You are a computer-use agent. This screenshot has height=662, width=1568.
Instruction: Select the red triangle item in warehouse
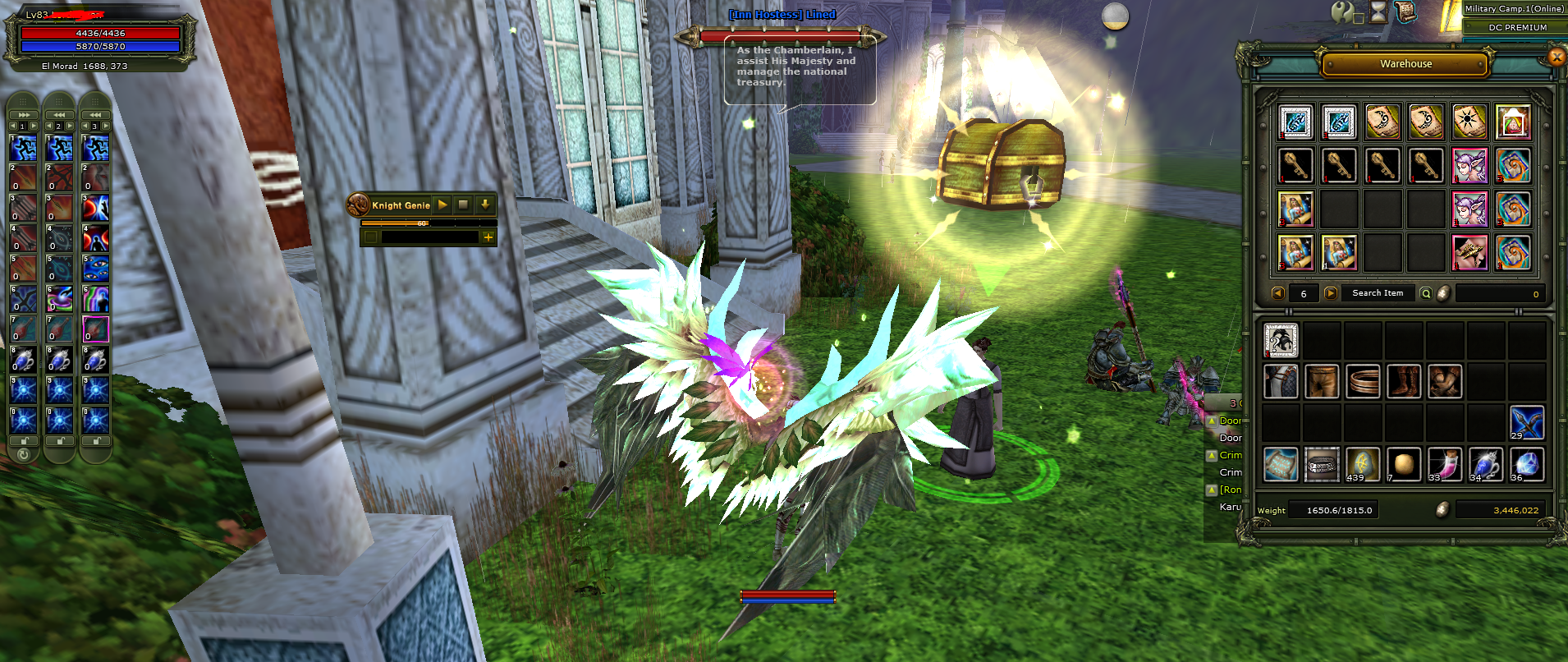[x=1513, y=122]
